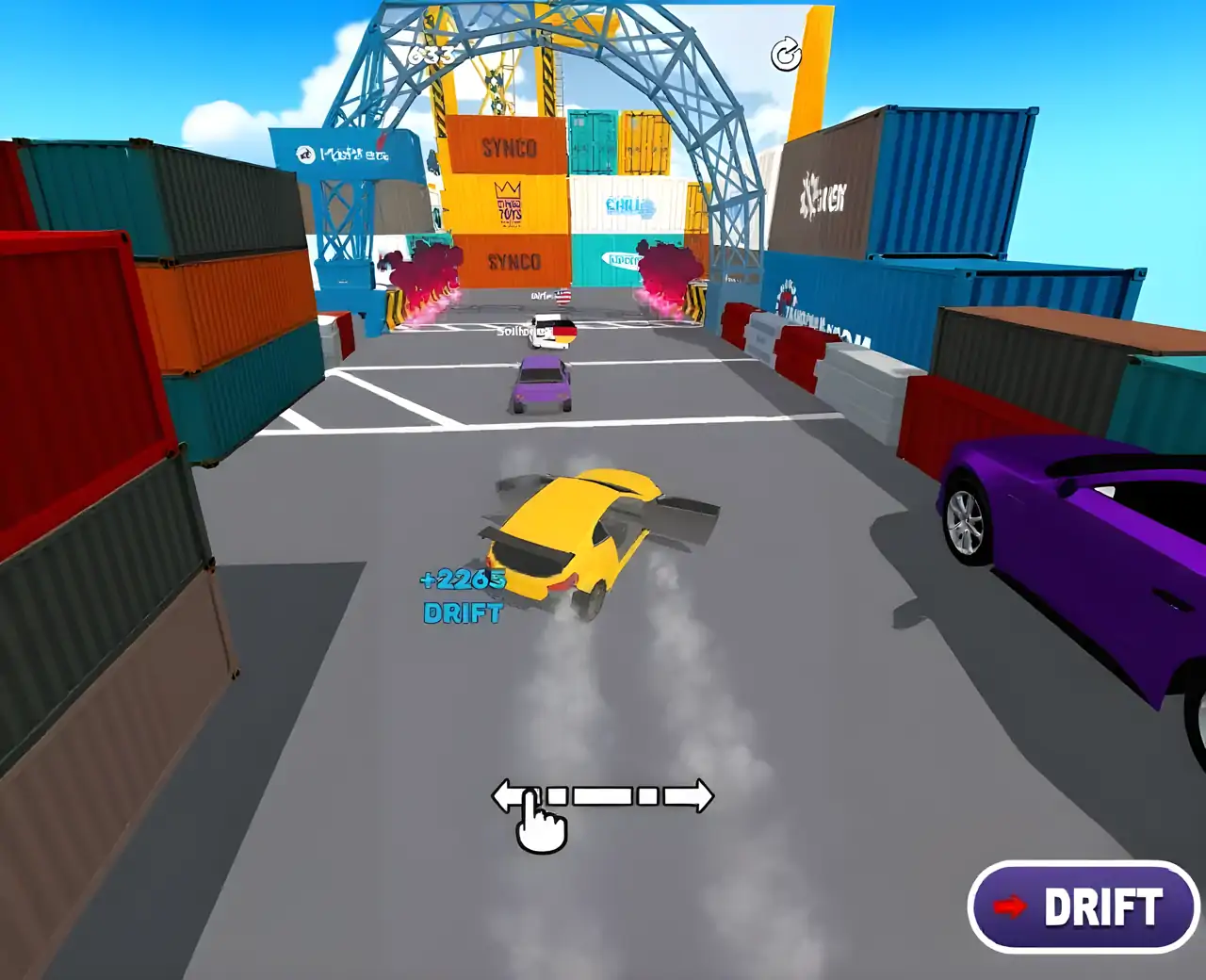Click the left-right steering arrow control
This screenshot has height=980, width=1206.
tap(603, 796)
